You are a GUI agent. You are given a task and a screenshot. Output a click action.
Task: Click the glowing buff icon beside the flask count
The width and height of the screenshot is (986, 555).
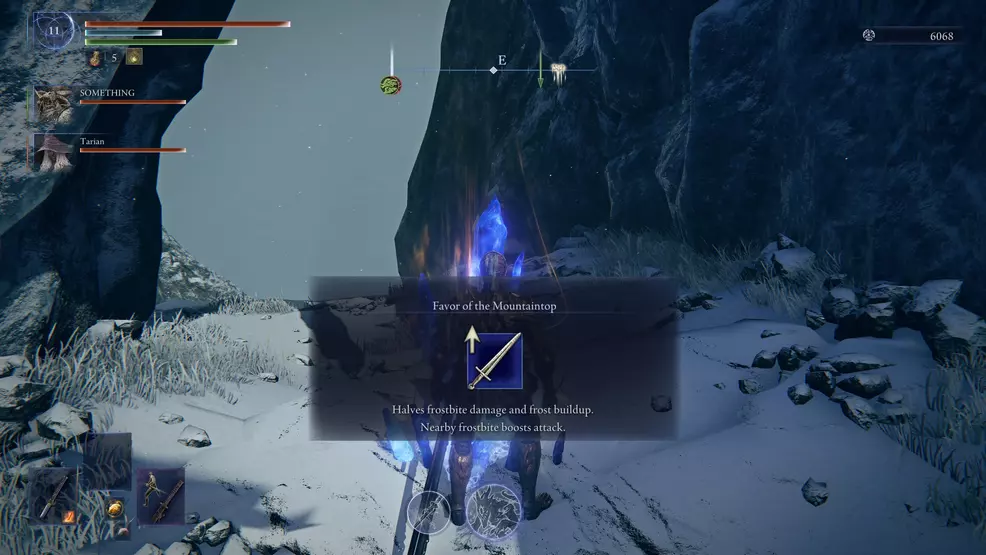134,57
